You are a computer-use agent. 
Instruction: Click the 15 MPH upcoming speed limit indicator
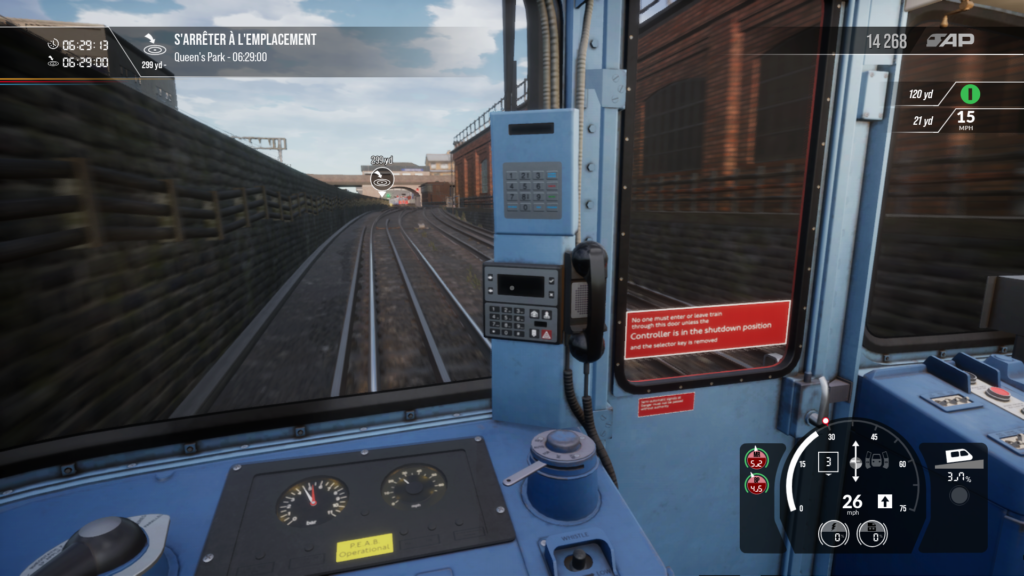pos(965,120)
